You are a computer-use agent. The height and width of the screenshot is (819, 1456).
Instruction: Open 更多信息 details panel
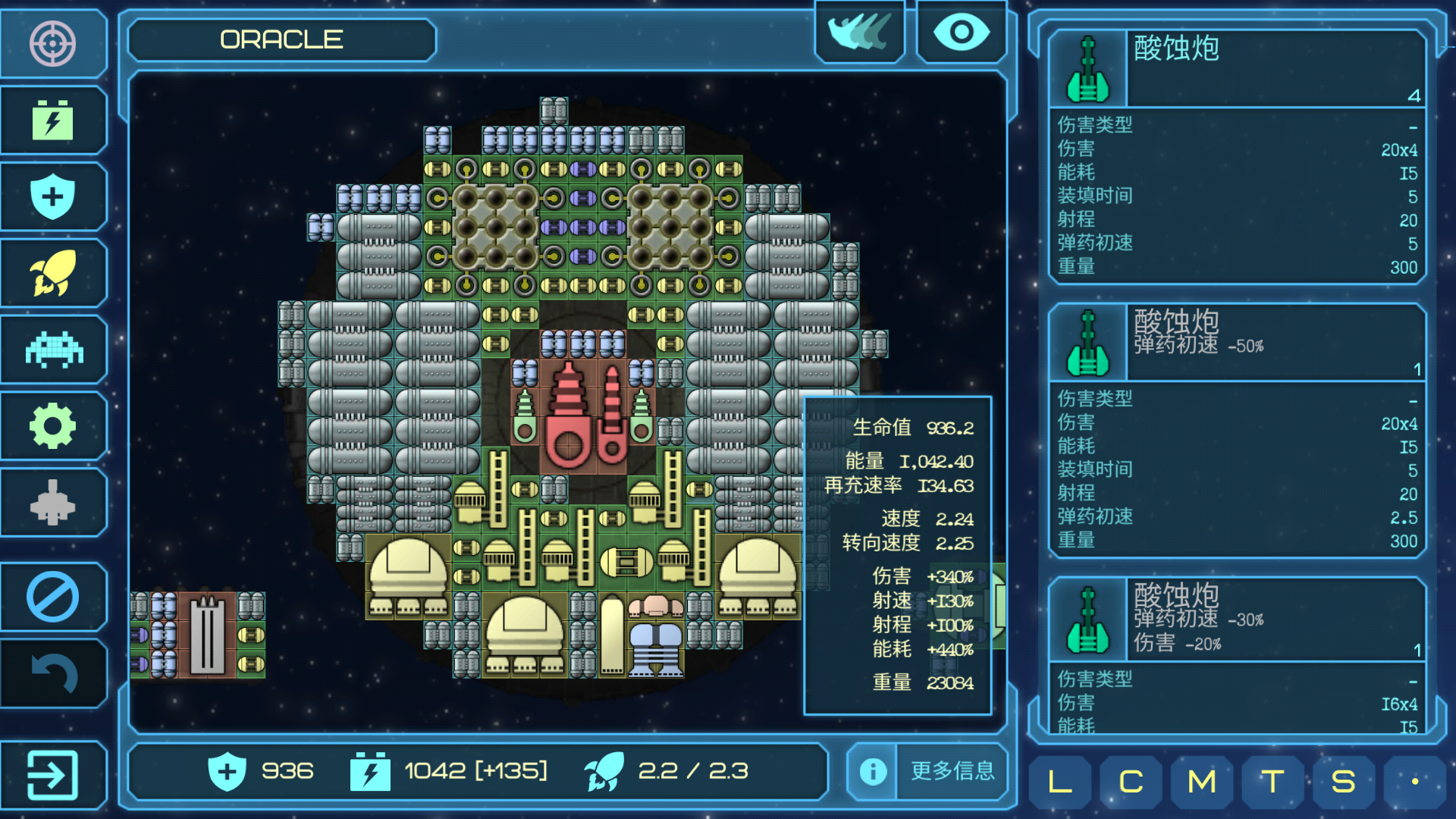point(928,771)
